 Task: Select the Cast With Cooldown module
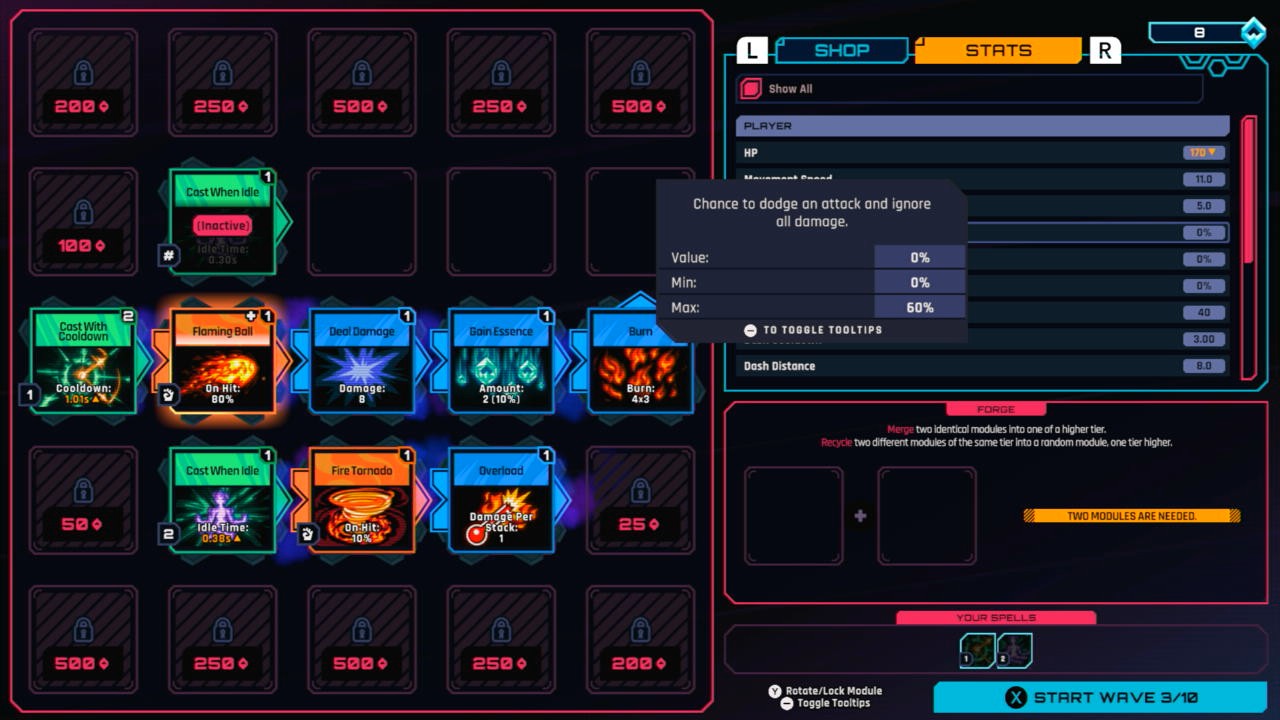tap(84, 360)
